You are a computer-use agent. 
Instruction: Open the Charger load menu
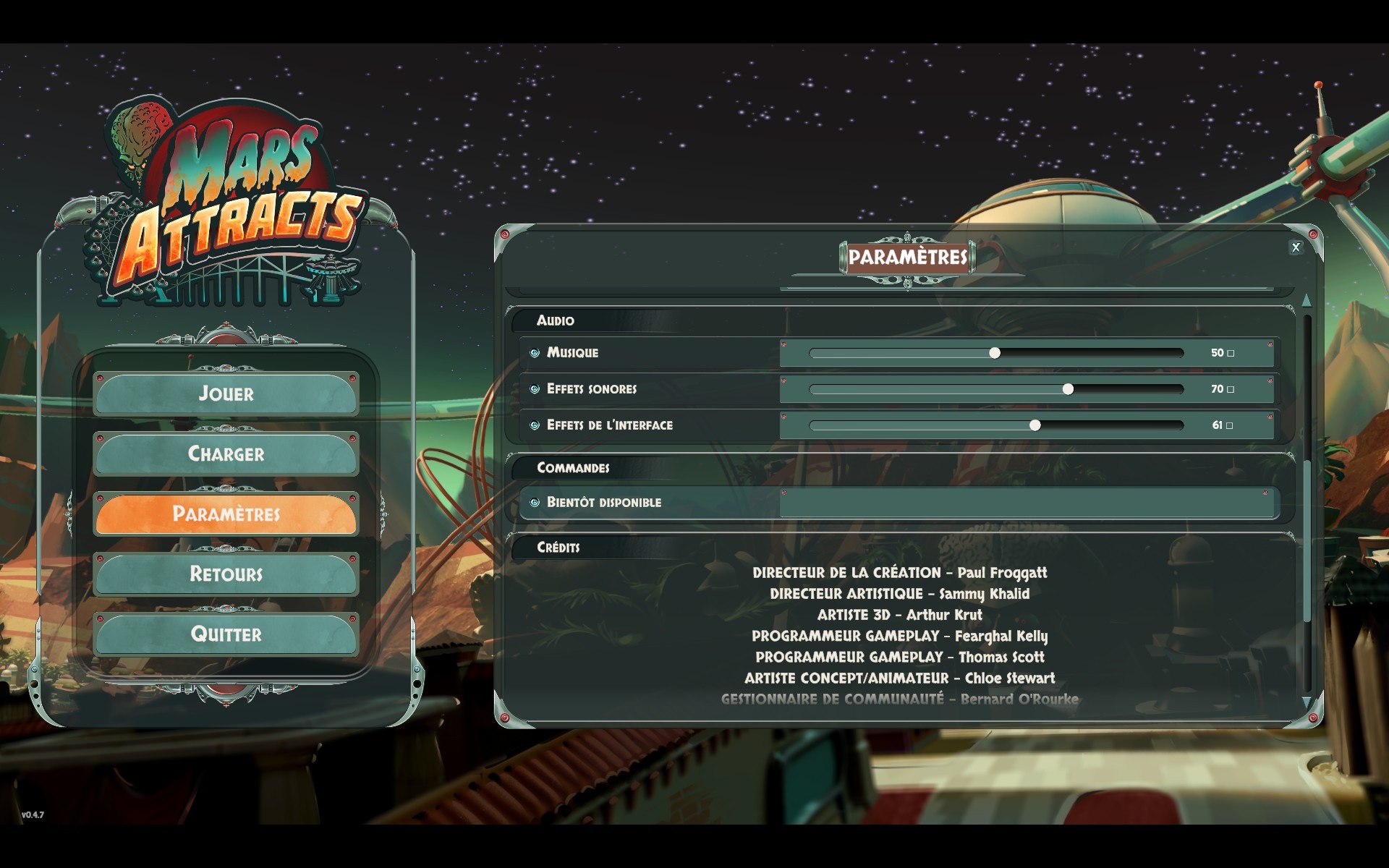(226, 454)
